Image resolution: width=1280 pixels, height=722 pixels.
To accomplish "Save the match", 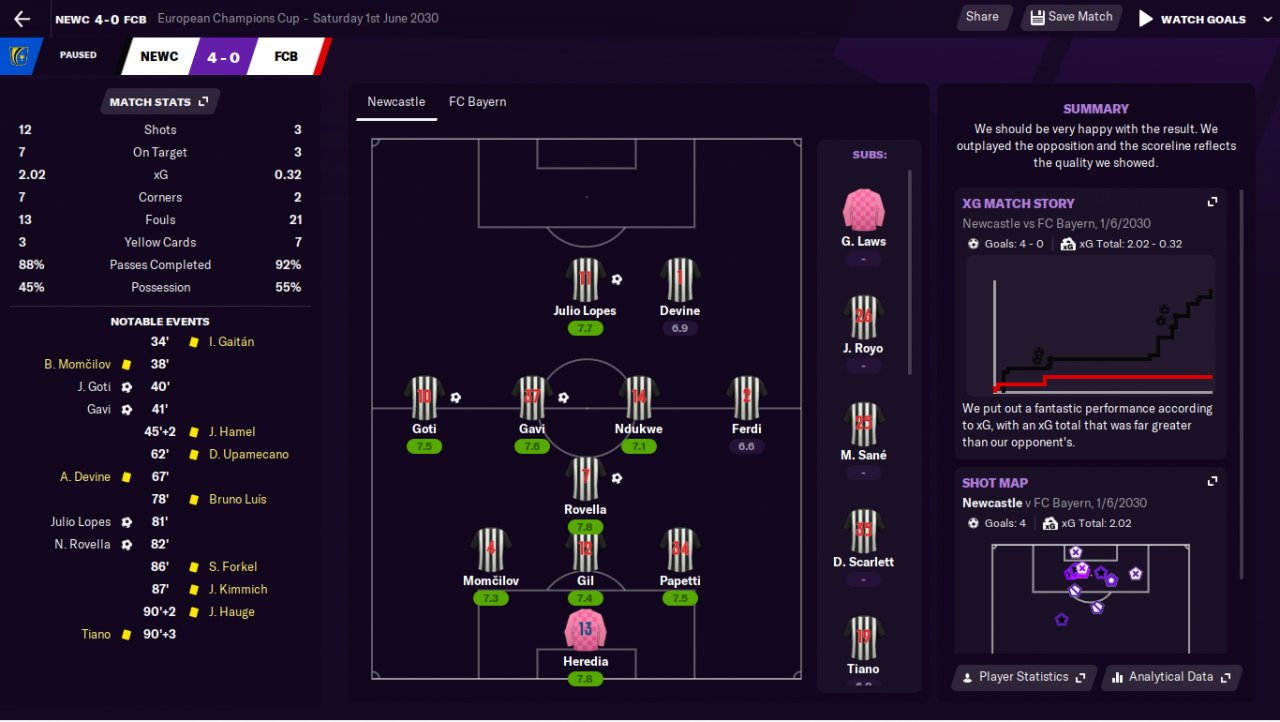I will click(1071, 17).
